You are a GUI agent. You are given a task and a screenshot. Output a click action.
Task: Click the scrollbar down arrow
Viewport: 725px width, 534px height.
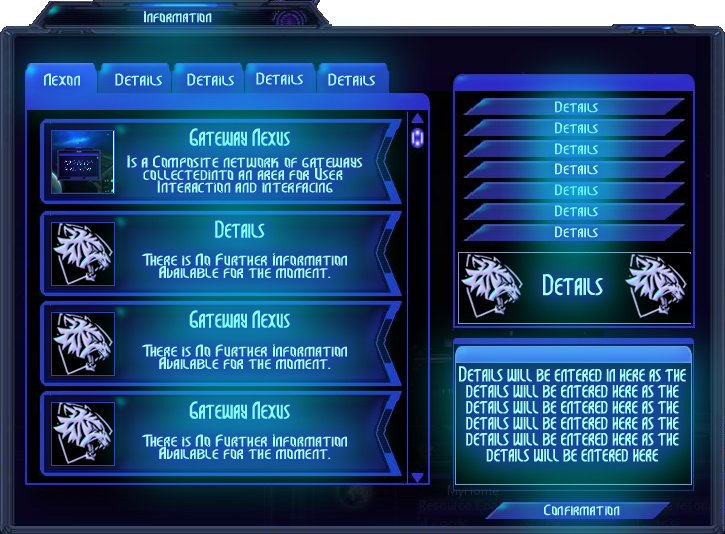[418, 478]
